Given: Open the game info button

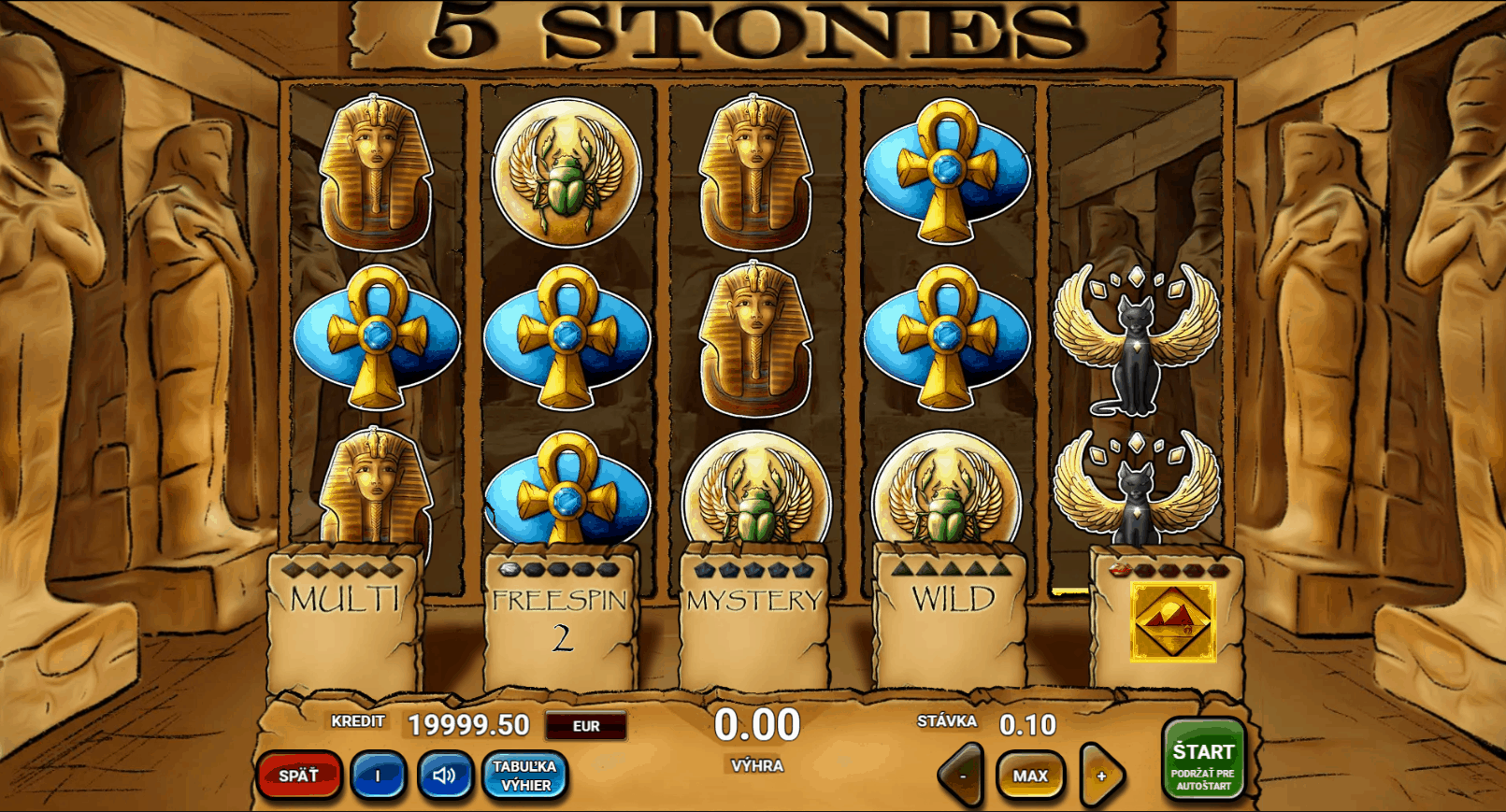Looking at the screenshot, I should [x=378, y=776].
